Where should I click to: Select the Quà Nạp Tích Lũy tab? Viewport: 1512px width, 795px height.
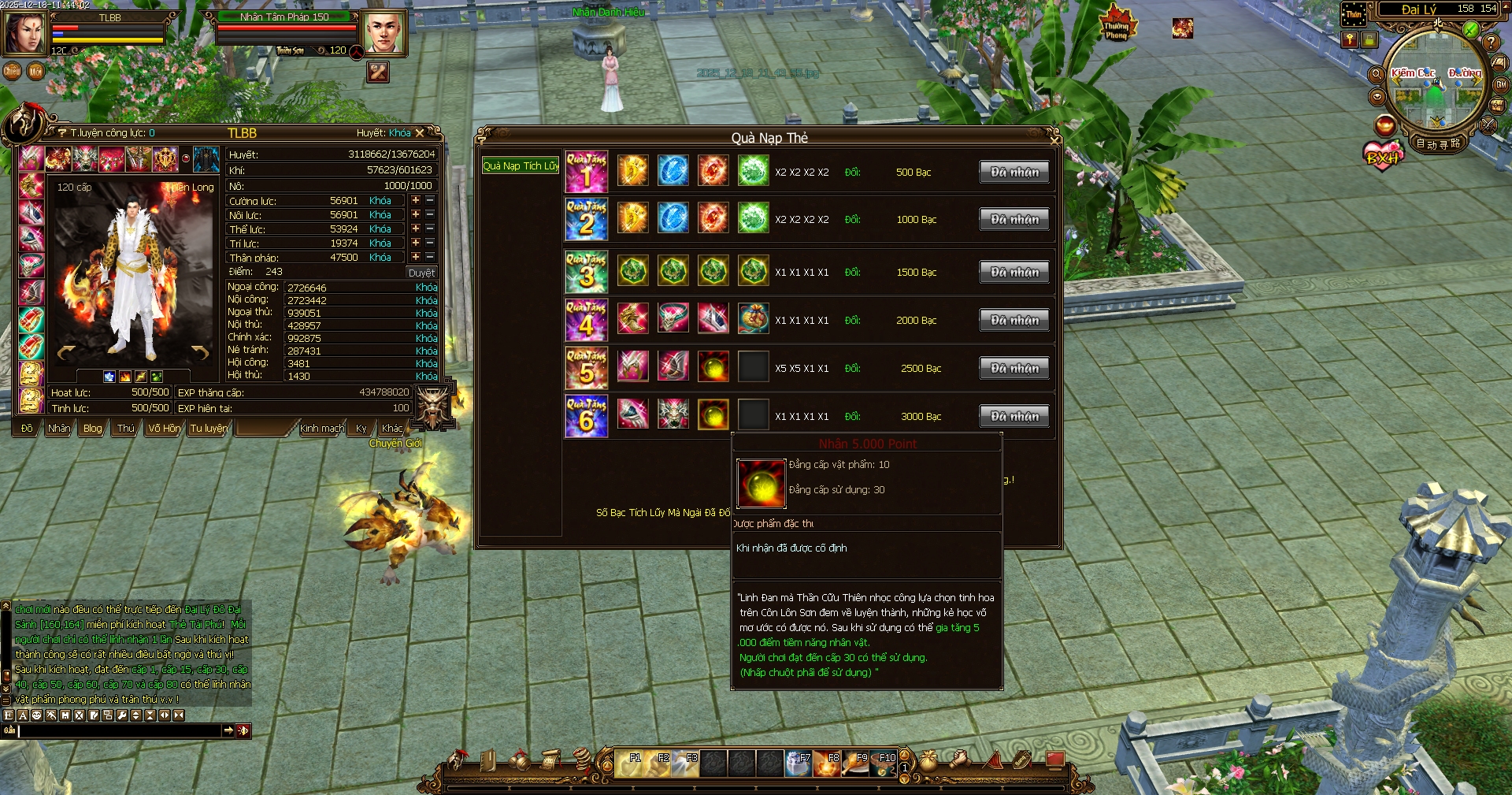coord(521,165)
